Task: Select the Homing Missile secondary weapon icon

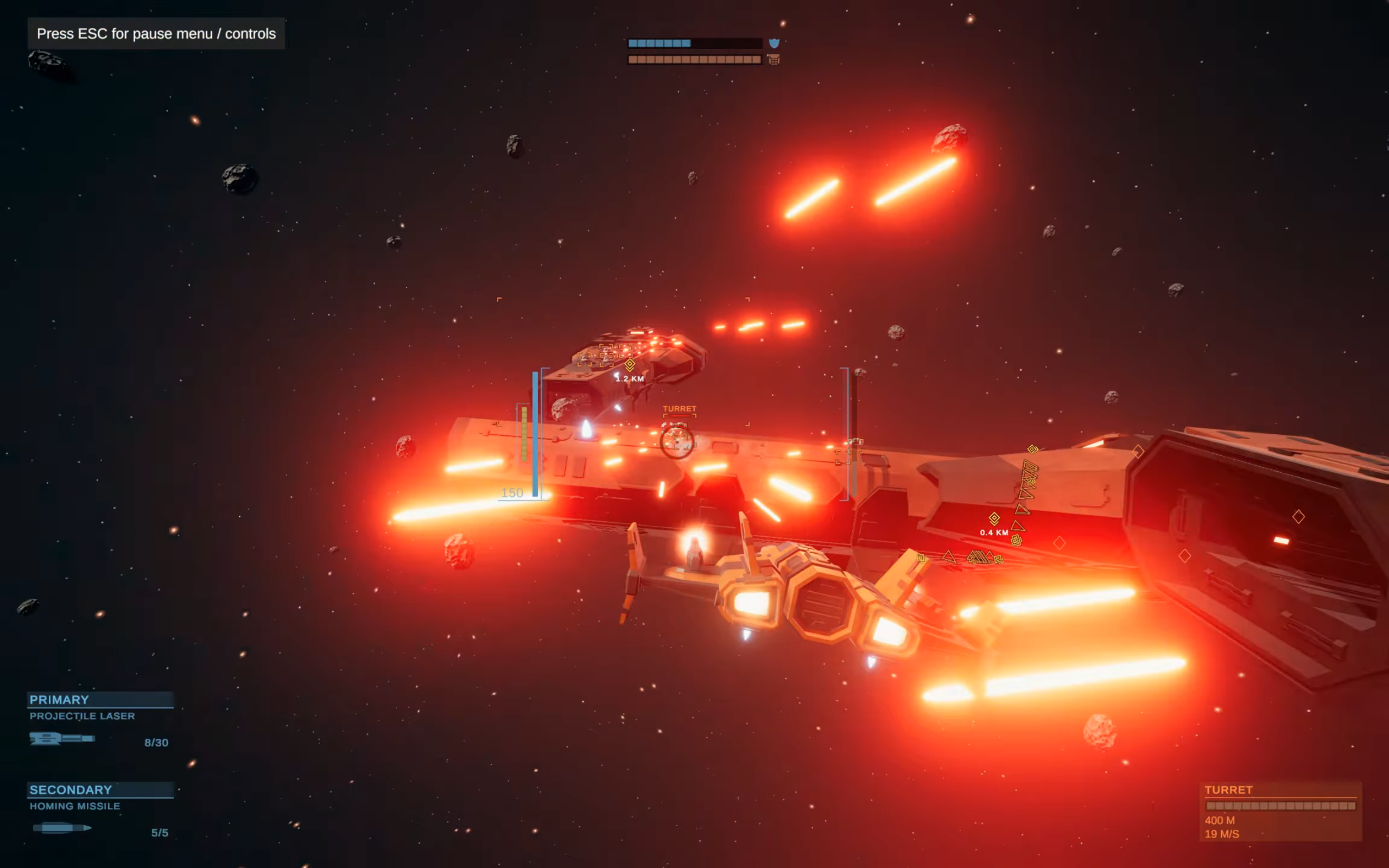Action: pos(62,828)
